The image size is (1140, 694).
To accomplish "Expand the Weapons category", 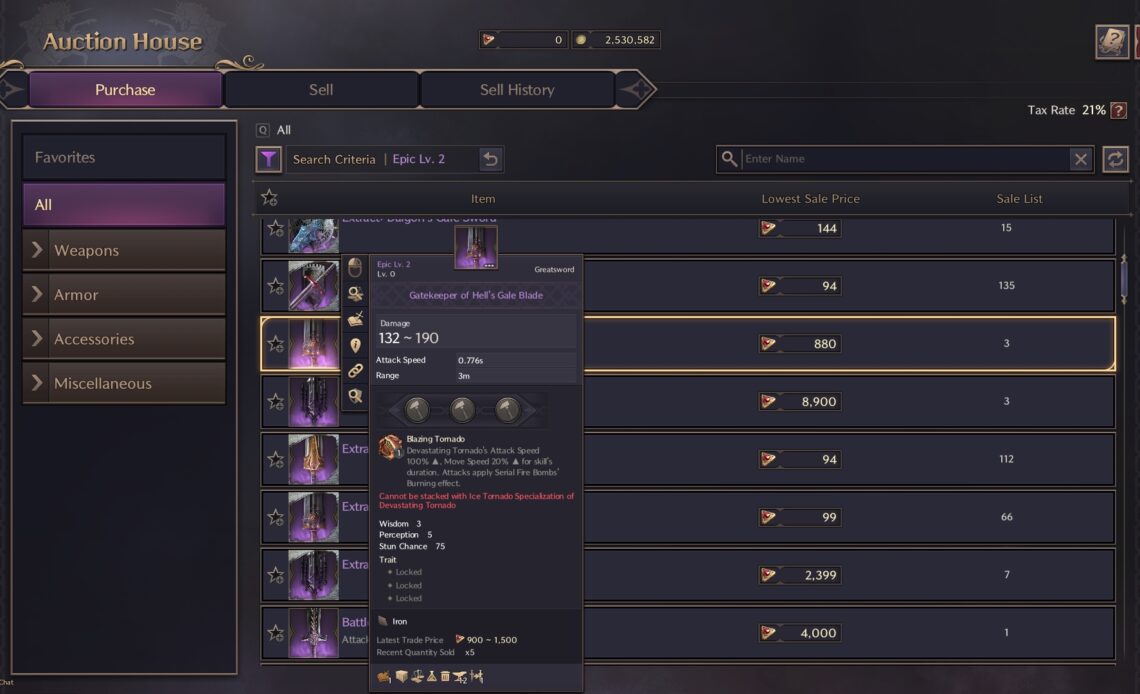I will tap(124, 250).
